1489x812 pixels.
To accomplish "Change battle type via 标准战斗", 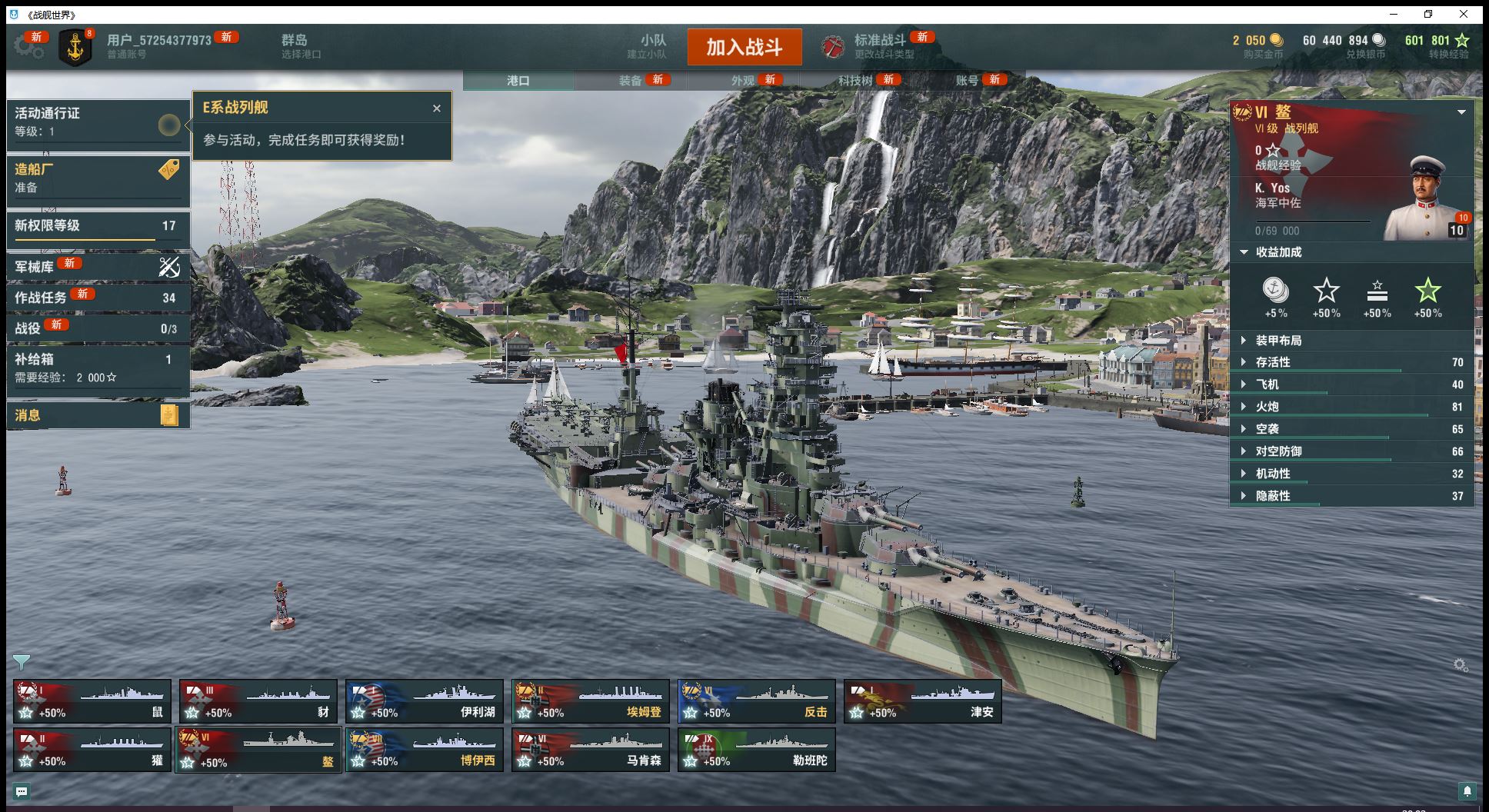I will point(879,46).
